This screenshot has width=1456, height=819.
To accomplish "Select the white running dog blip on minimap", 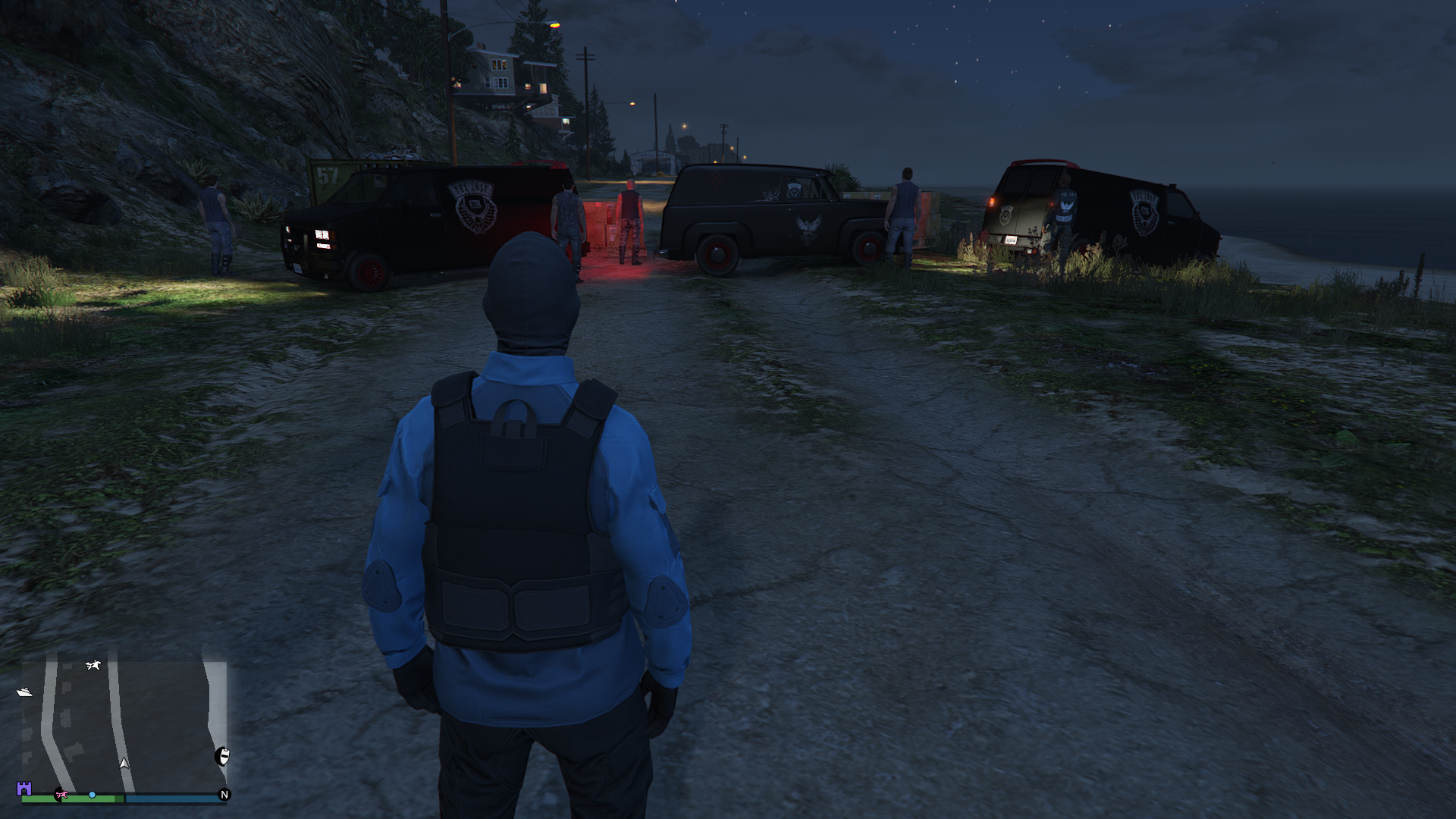I will [x=93, y=665].
